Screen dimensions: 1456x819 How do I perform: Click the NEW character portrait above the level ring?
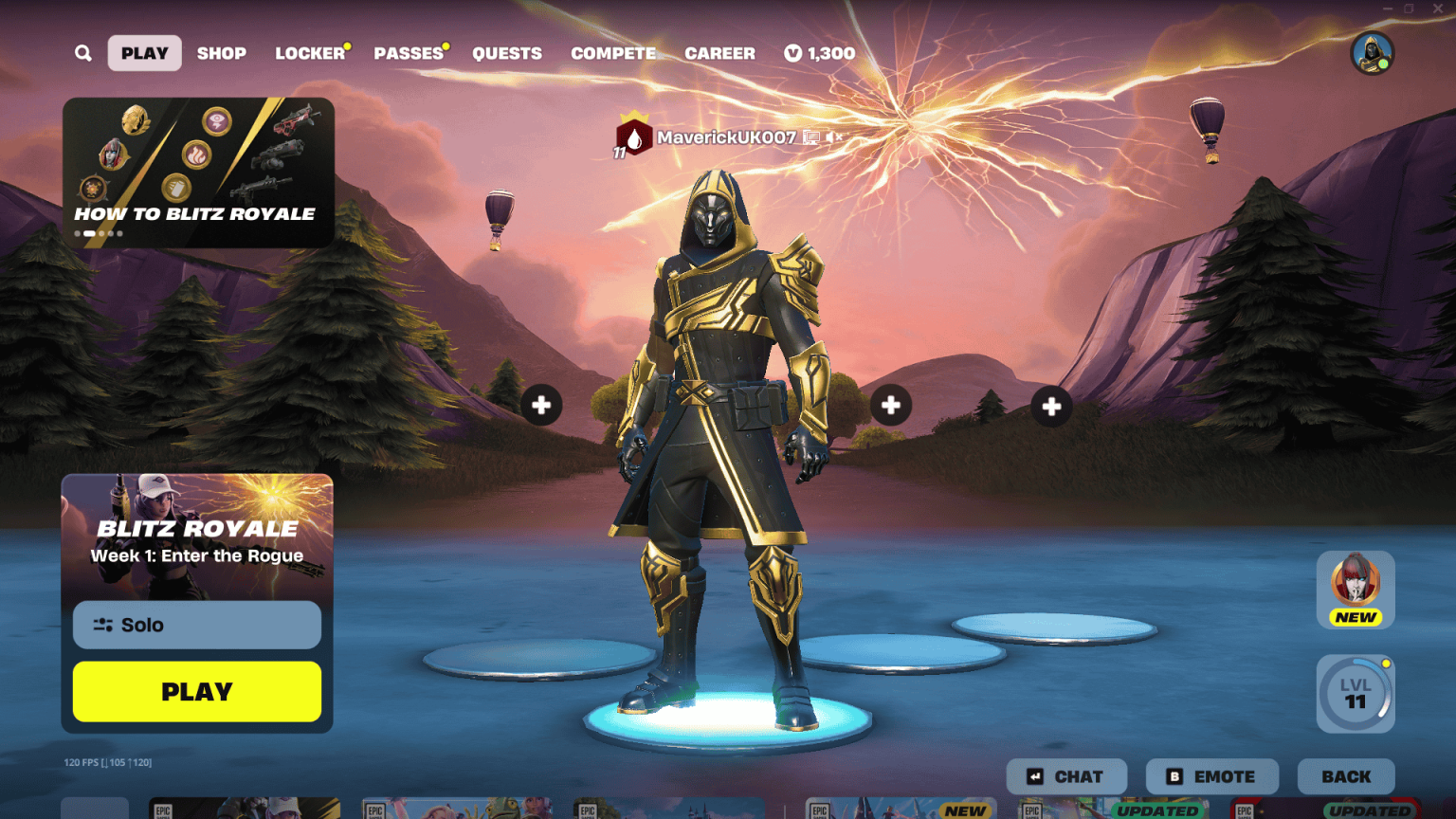tap(1356, 588)
